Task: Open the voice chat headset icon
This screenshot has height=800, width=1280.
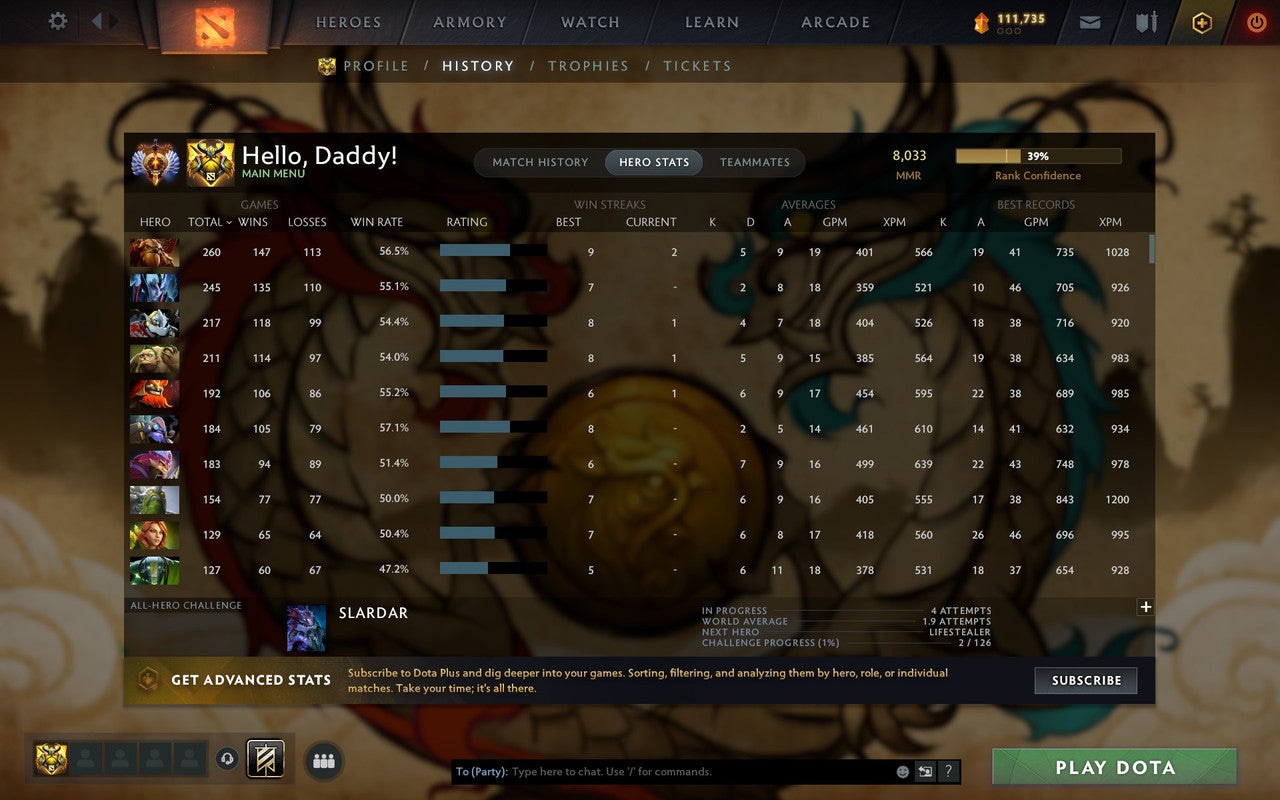Action: tap(228, 760)
